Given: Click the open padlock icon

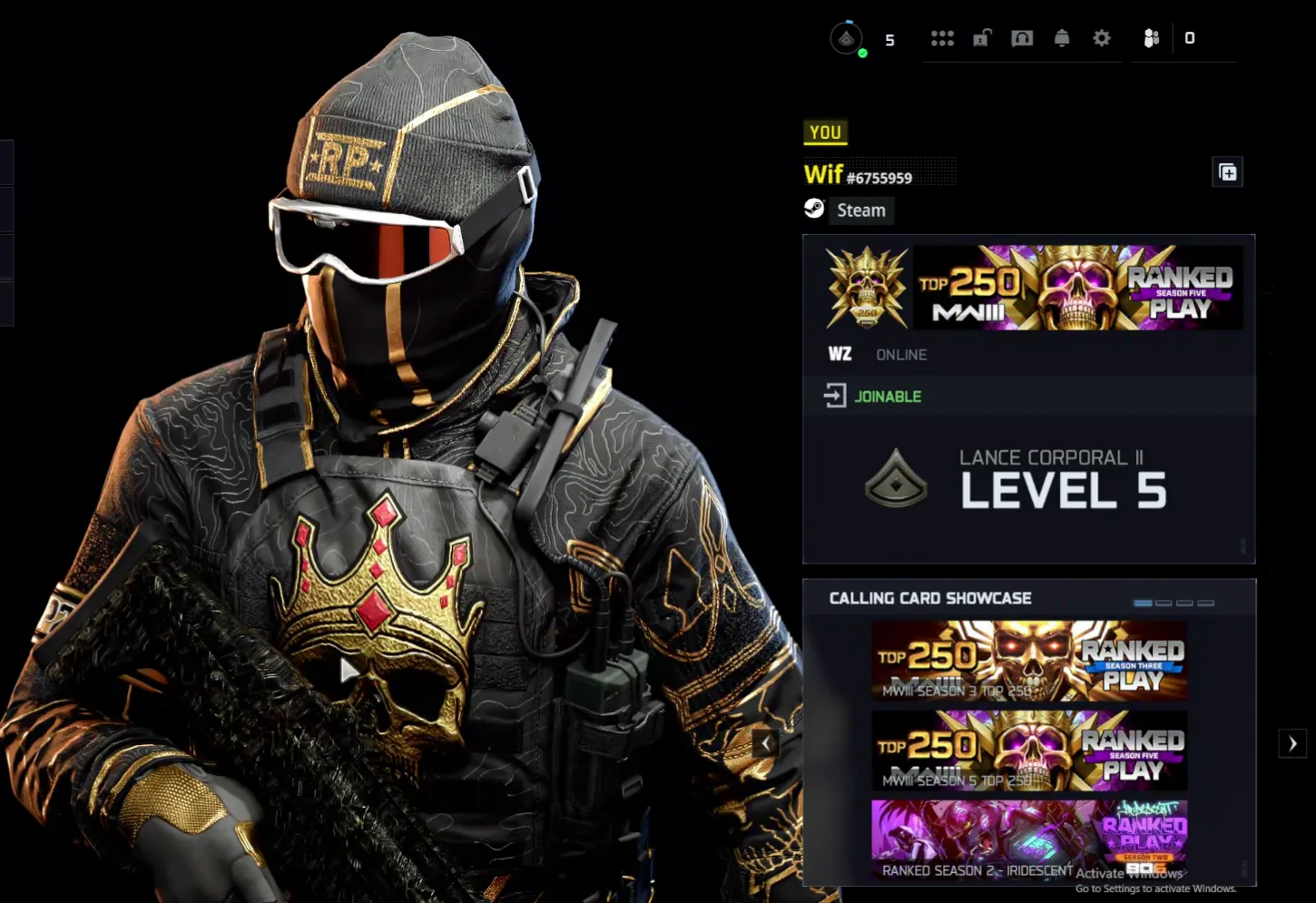Looking at the screenshot, I should coord(982,38).
